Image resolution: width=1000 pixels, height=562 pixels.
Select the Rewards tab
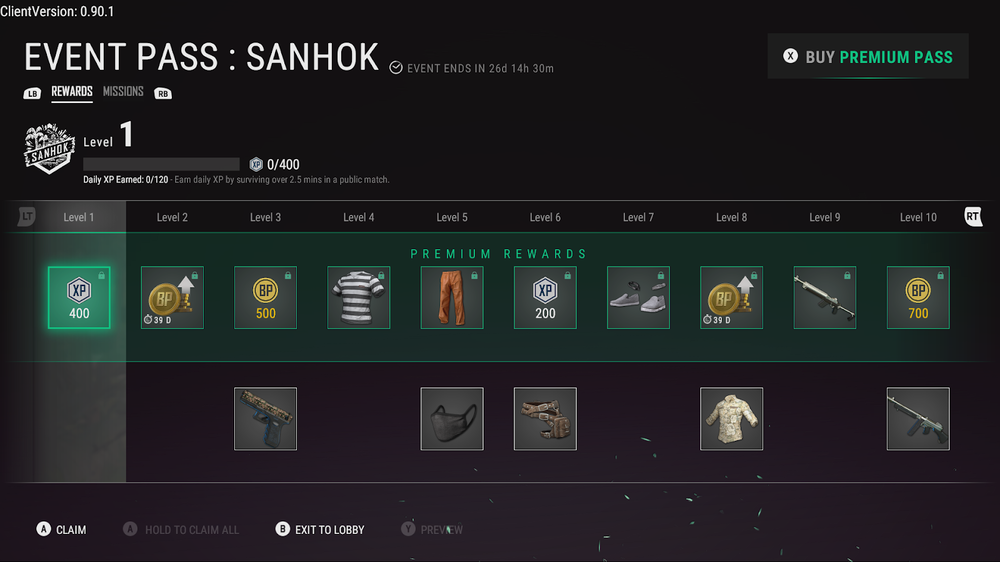(72, 92)
